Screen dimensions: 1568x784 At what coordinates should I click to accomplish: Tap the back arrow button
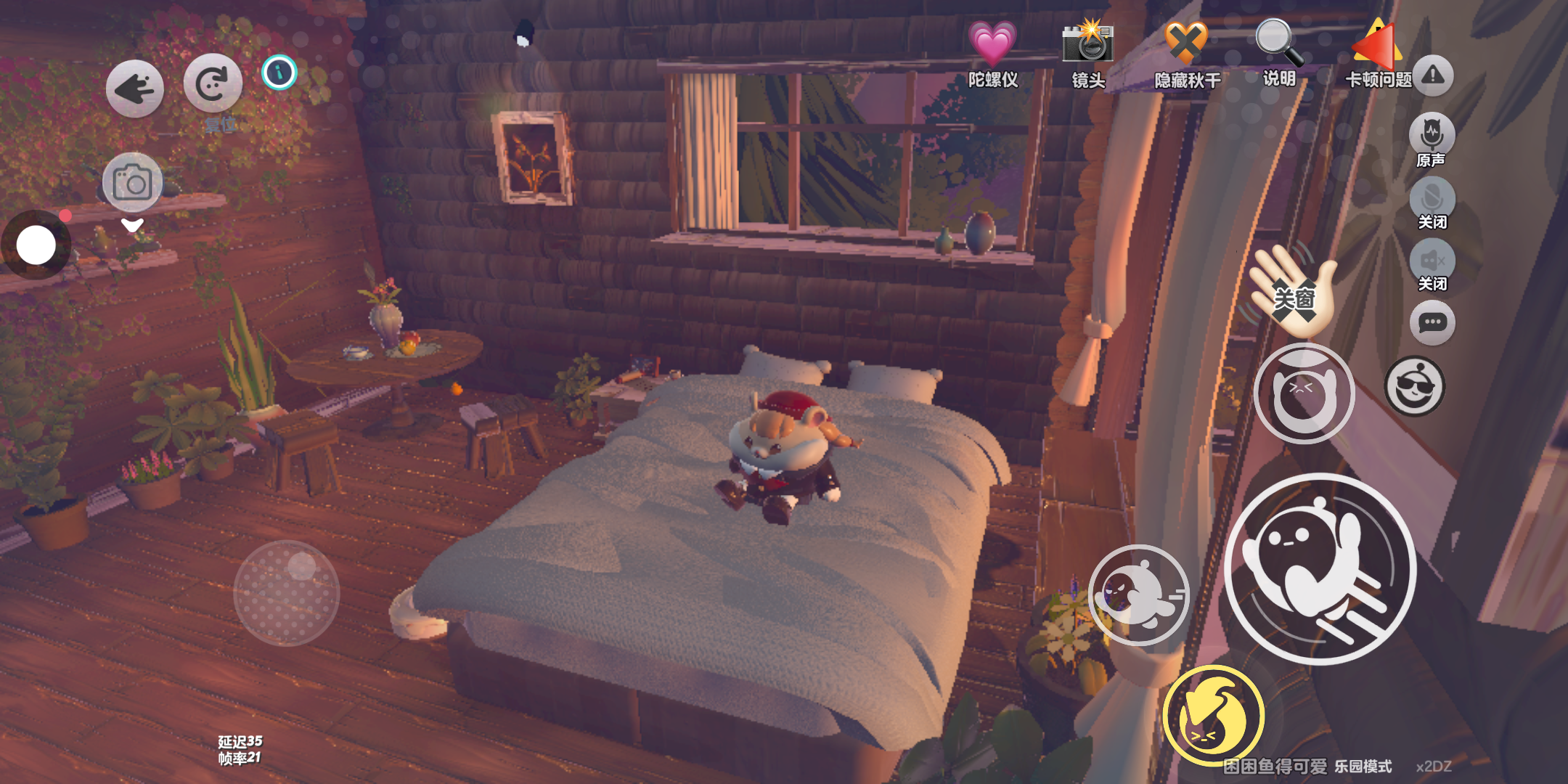point(135,89)
